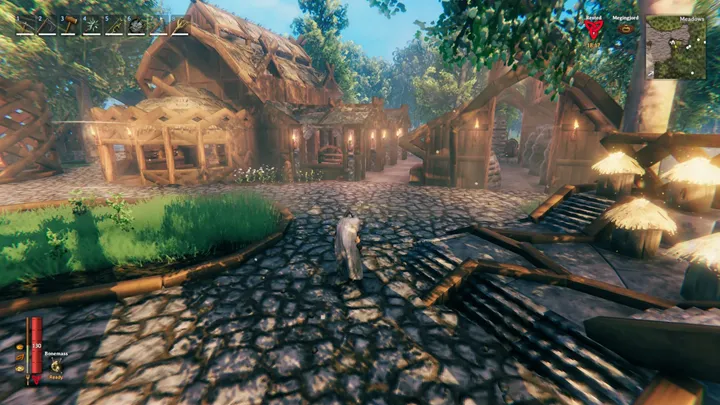Screen dimensions: 720x405
Task: Select the item in hotbar slot 8
Action: click(180, 25)
